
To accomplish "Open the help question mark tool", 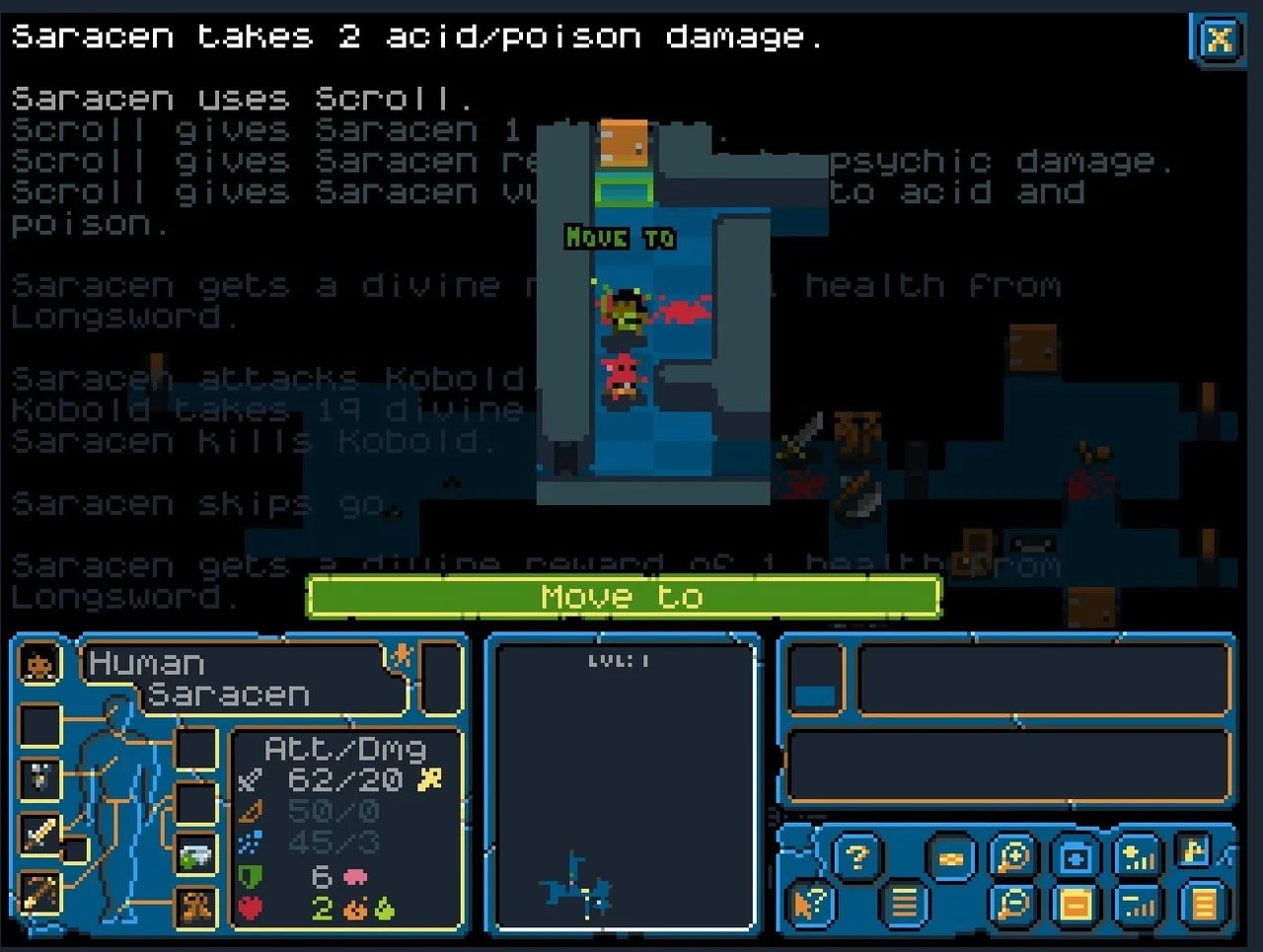I will point(857,855).
